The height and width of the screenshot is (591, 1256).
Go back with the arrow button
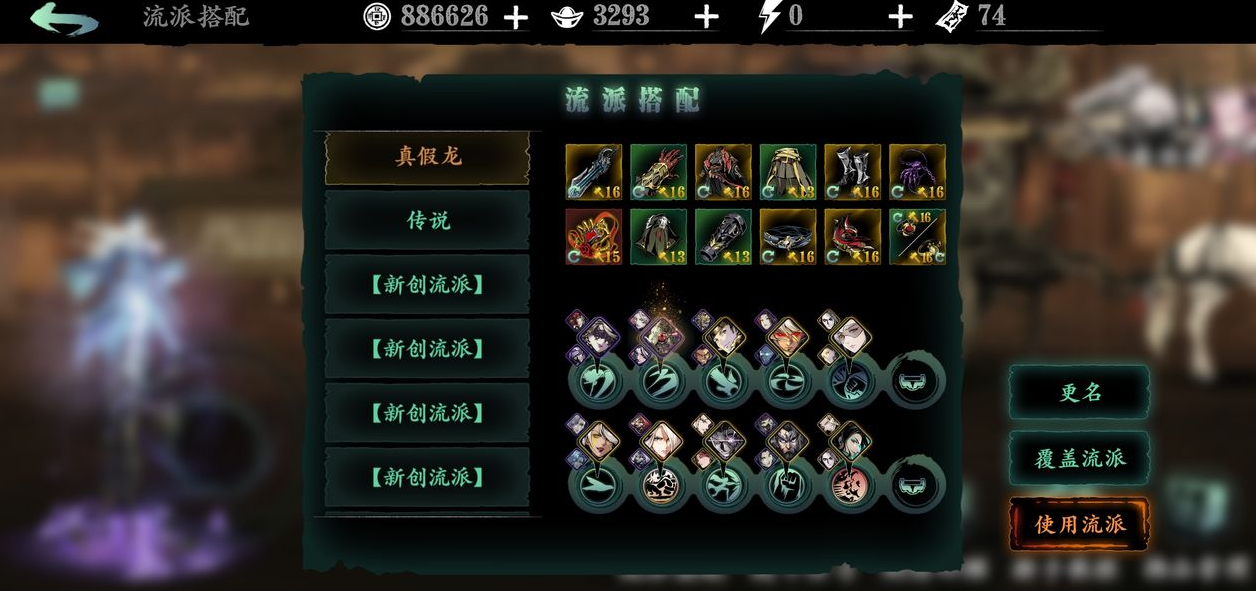click(x=64, y=19)
